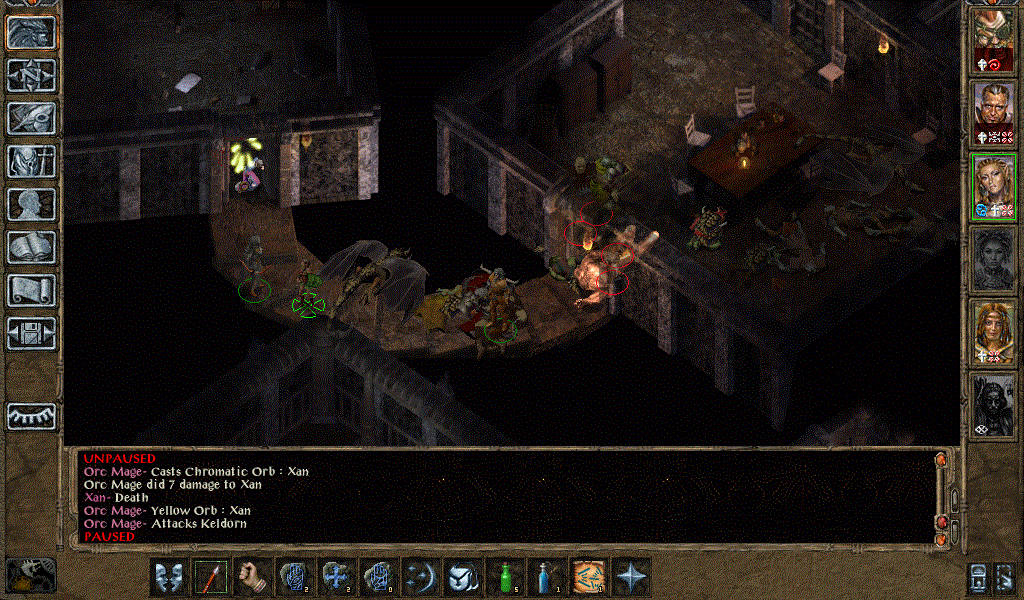Open the mage spellbook button
The width and height of the screenshot is (1024, 600).
pyautogui.click(x=31, y=247)
